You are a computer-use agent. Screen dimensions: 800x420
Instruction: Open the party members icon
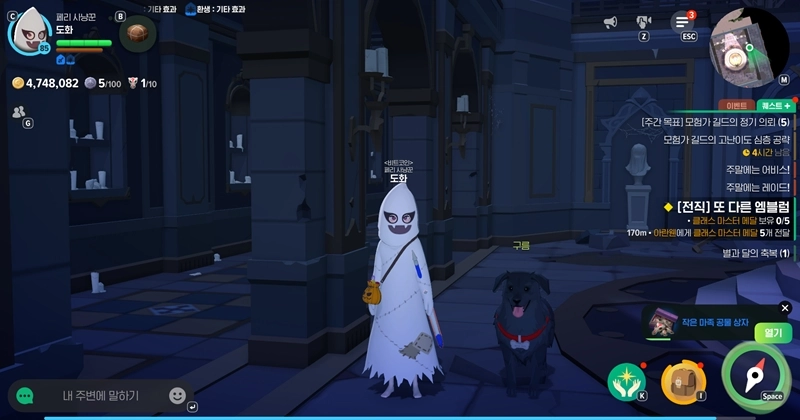tap(18, 113)
